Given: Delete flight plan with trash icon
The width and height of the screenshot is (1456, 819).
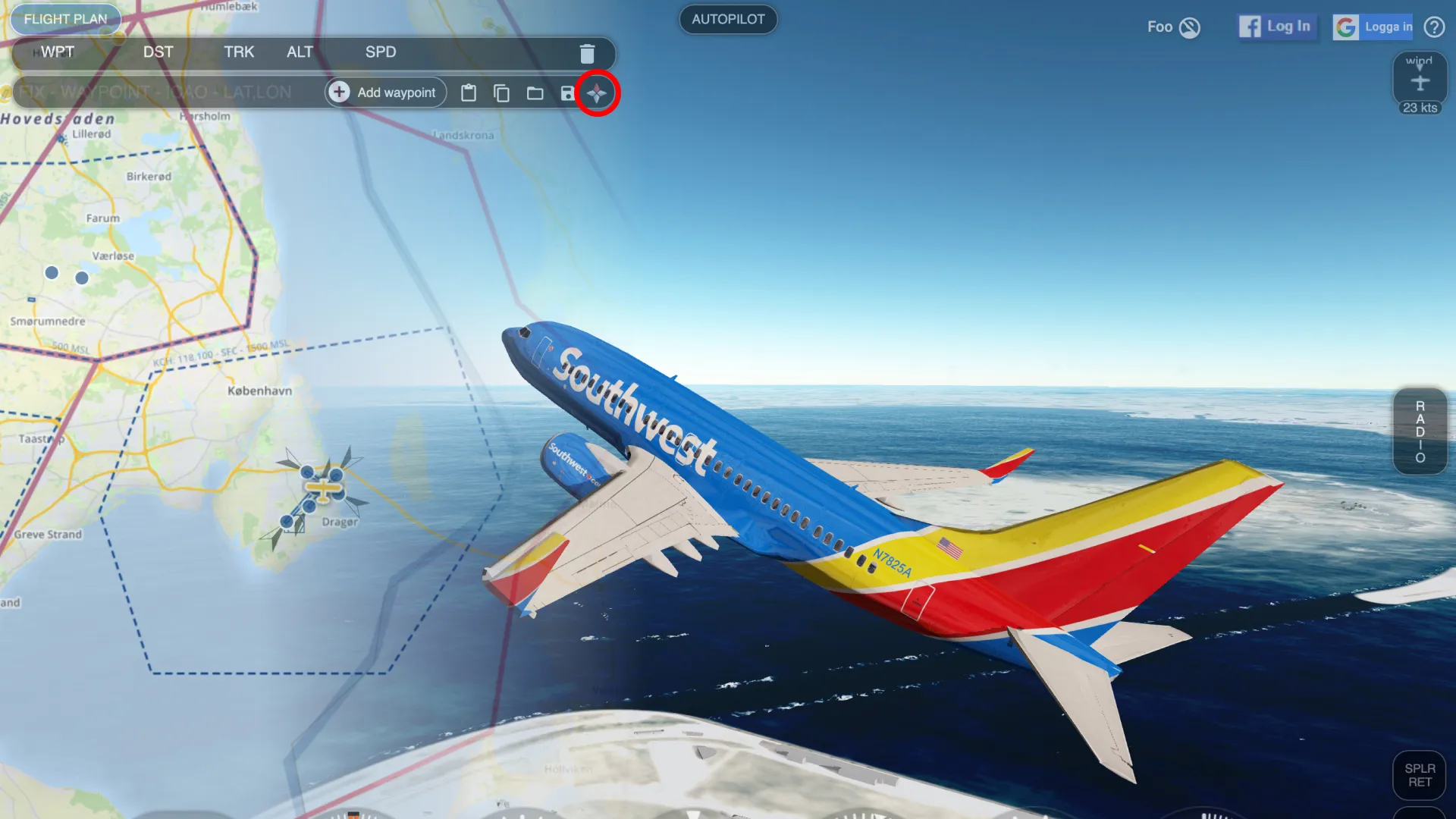Looking at the screenshot, I should (587, 53).
